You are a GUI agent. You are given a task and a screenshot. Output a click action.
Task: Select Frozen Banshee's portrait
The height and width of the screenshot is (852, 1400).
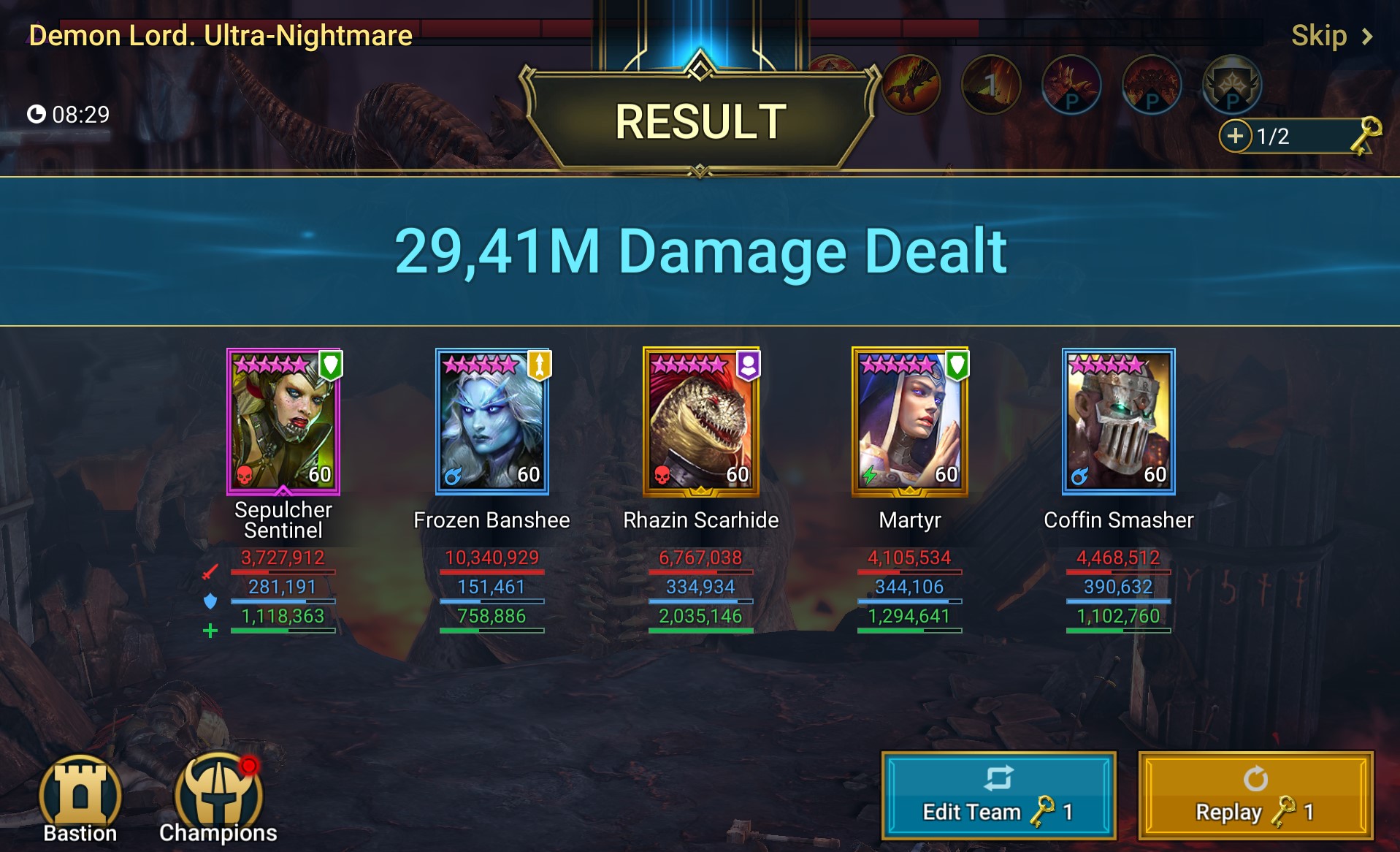[492, 421]
